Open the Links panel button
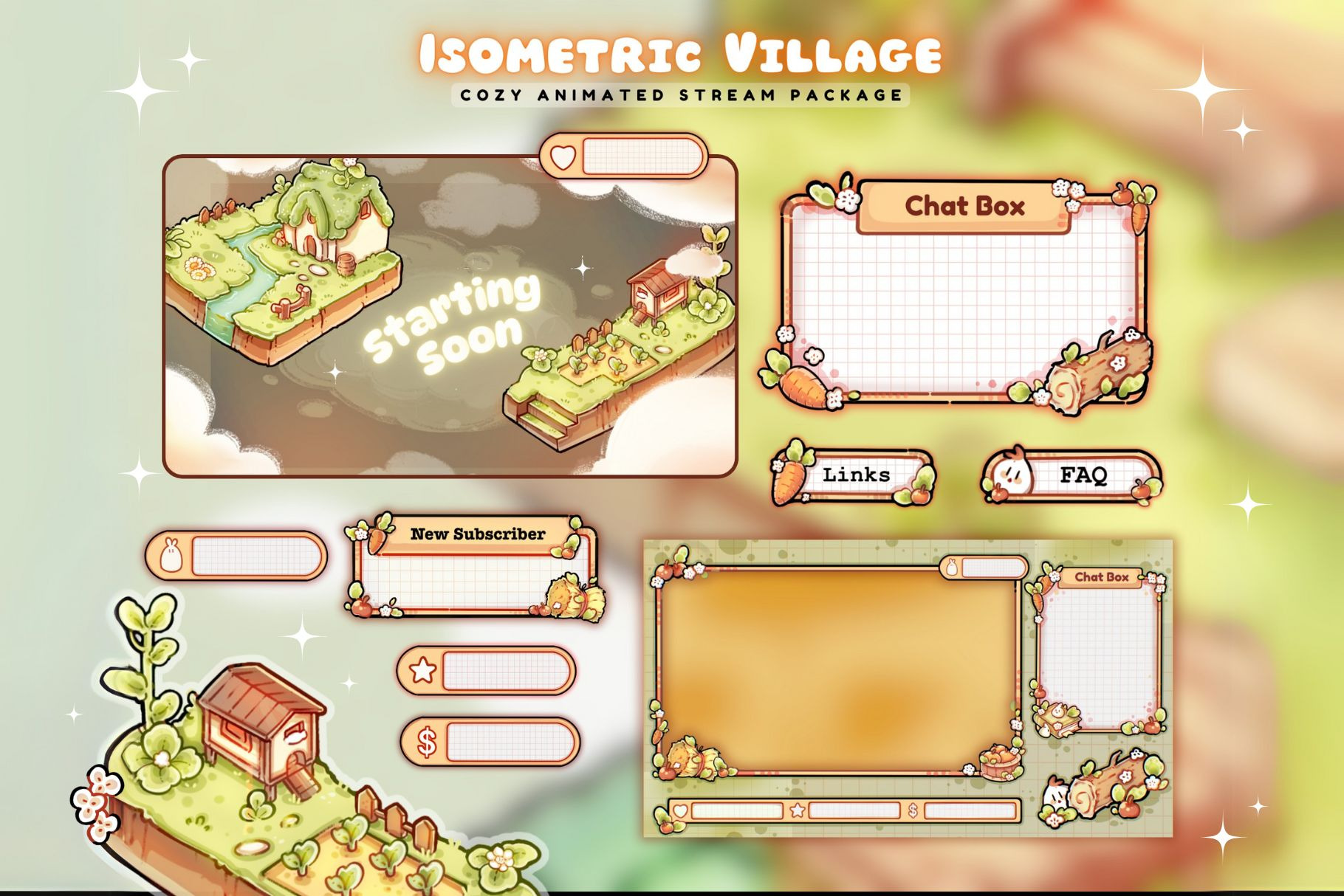 tap(854, 476)
